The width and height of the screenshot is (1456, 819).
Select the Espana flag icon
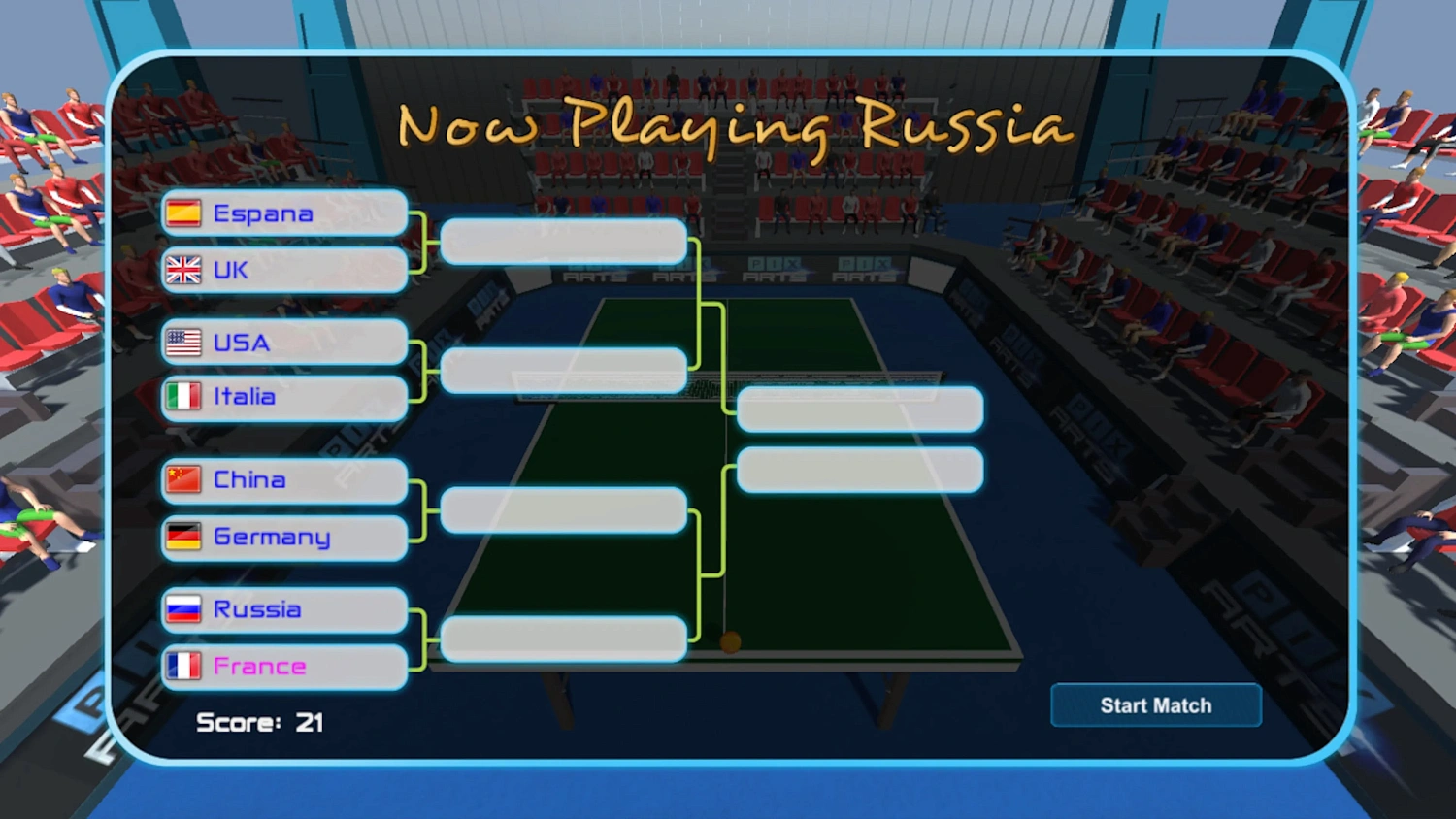(183, 212)
